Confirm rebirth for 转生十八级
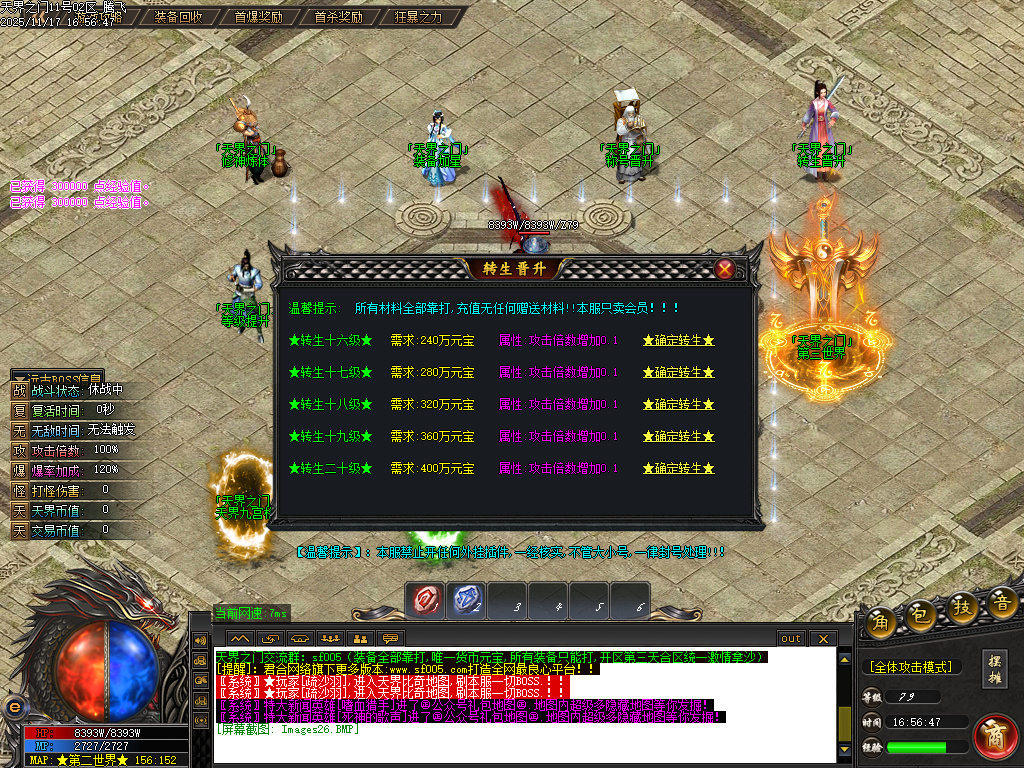The width and height of the screenshot is (1024, 768). pos(679,405)
